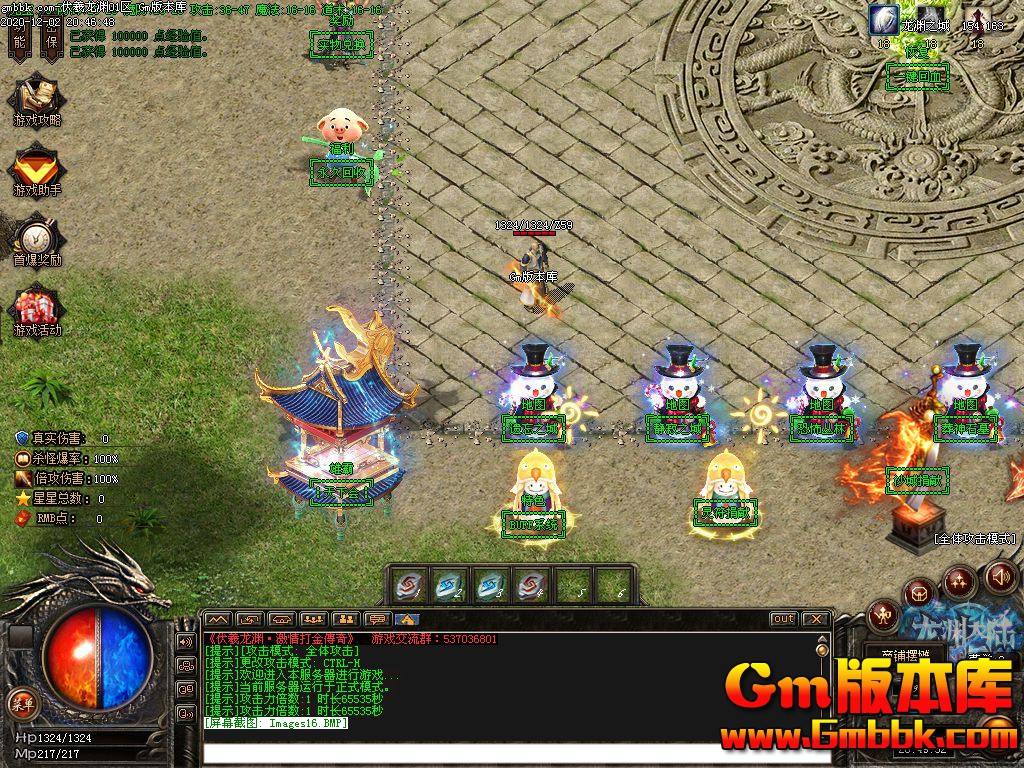Image resolution: width=1024 pixels, height=768 pixels.
Task: Open the 商铺摆摊 shop stall button
Action: coord(905,656)
